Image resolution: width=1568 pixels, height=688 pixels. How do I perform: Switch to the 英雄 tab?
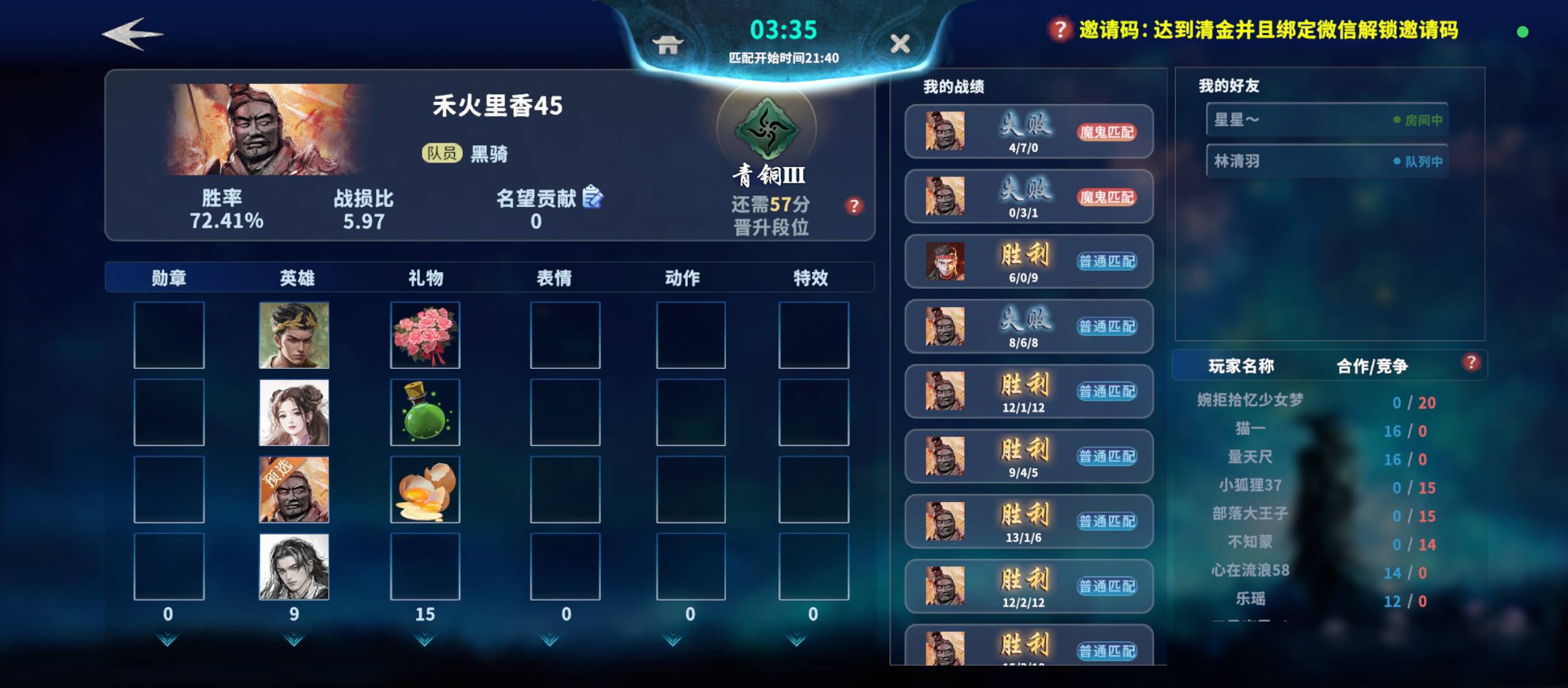(x=296, y=277)
